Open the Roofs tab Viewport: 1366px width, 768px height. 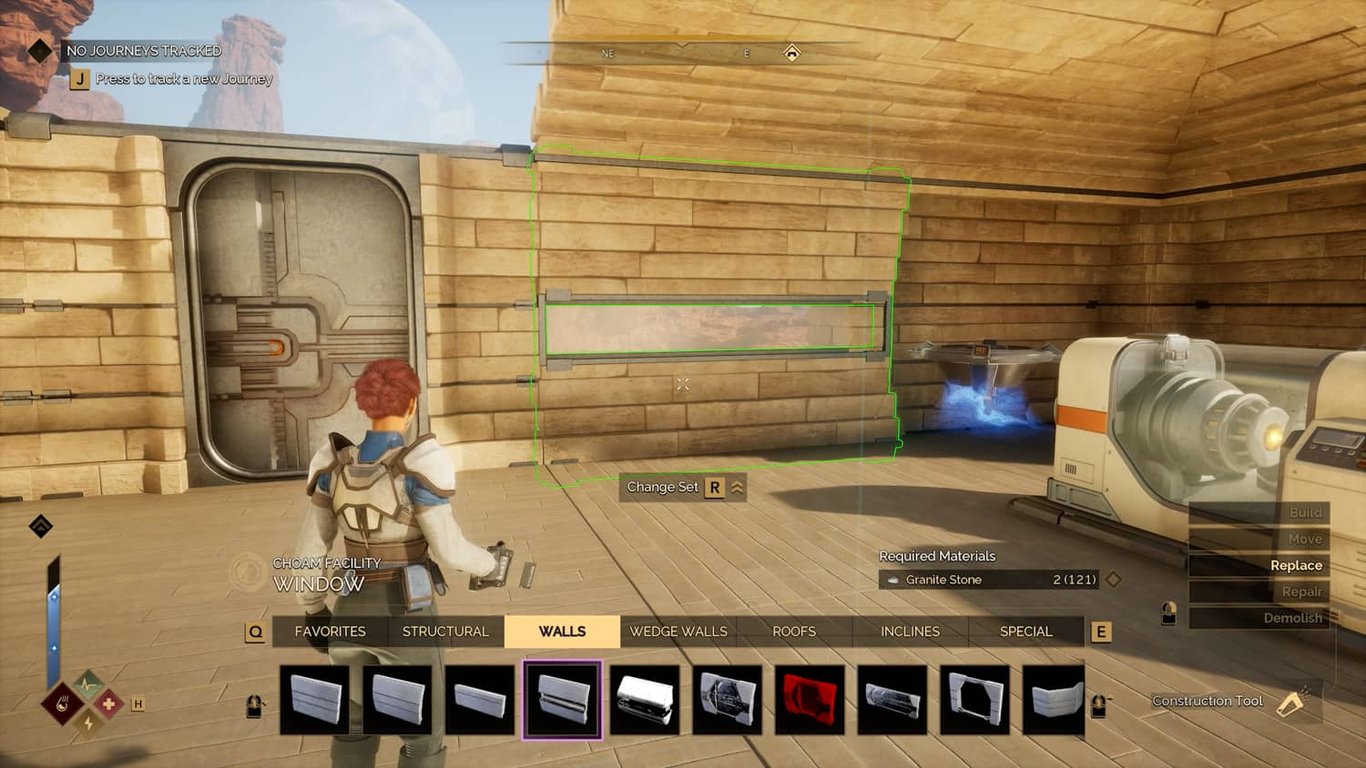point(794,631)
